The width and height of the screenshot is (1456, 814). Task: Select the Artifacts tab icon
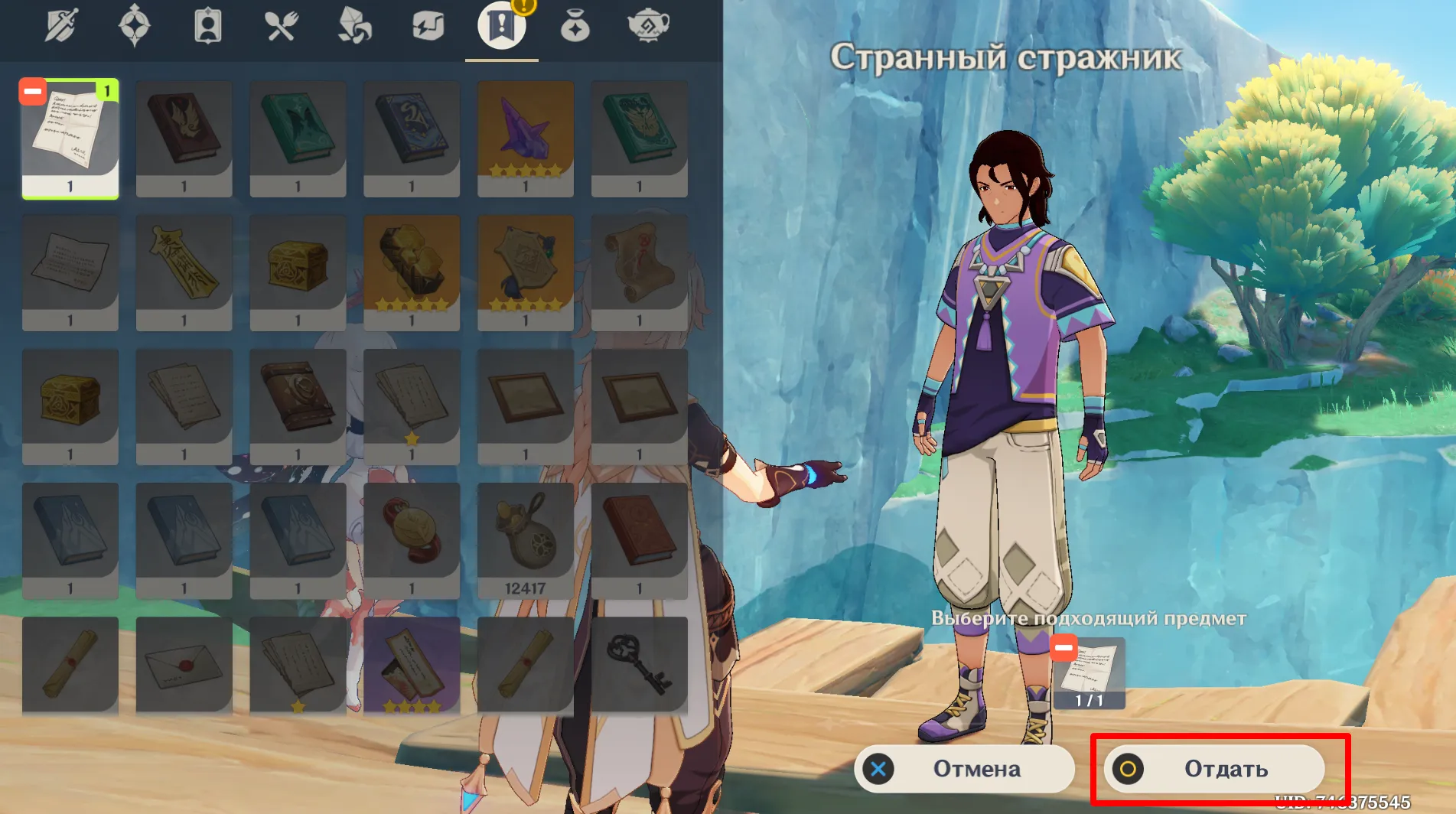[134, 24]
